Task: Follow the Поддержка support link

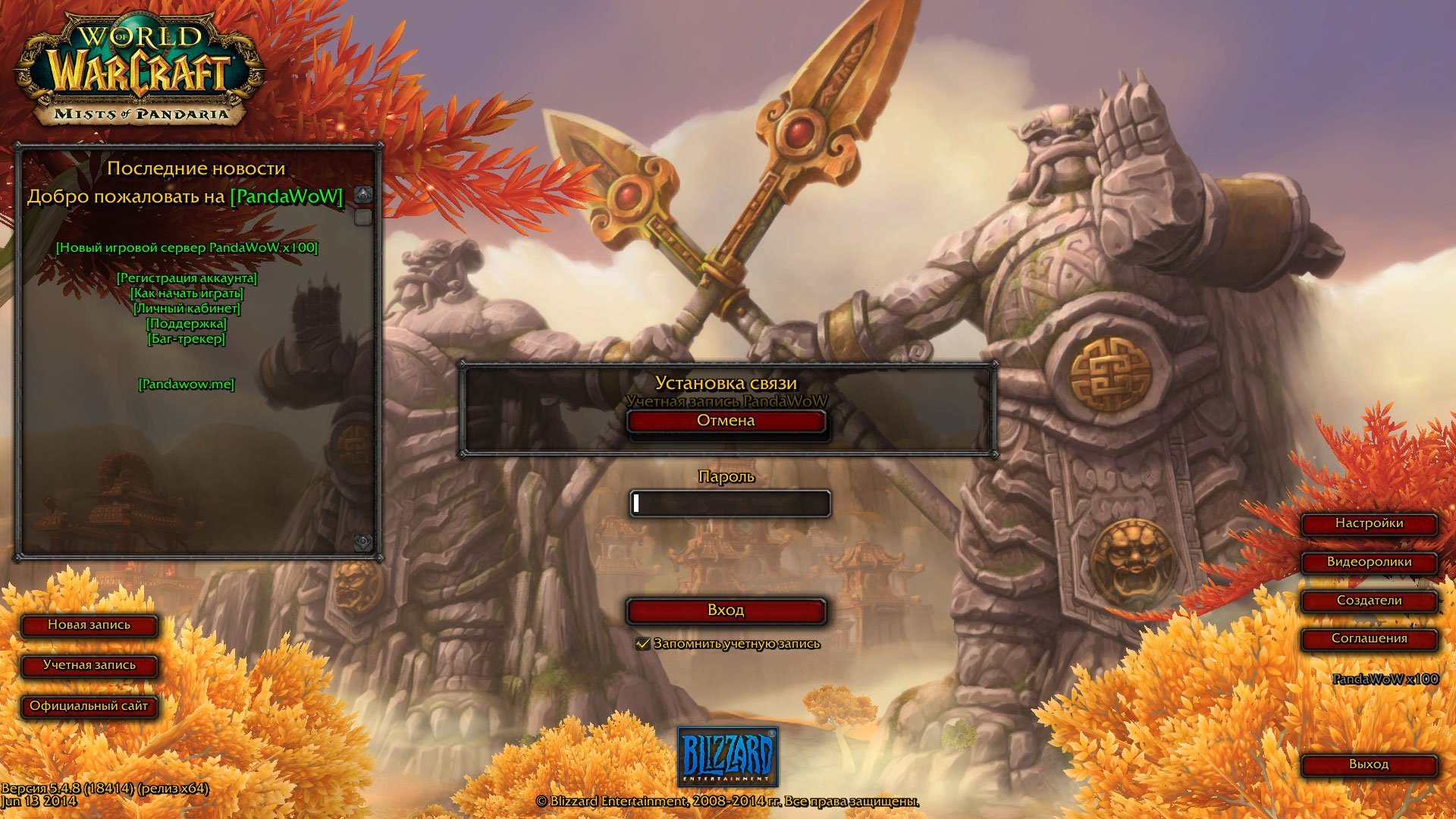Action: tap(187, 324)
